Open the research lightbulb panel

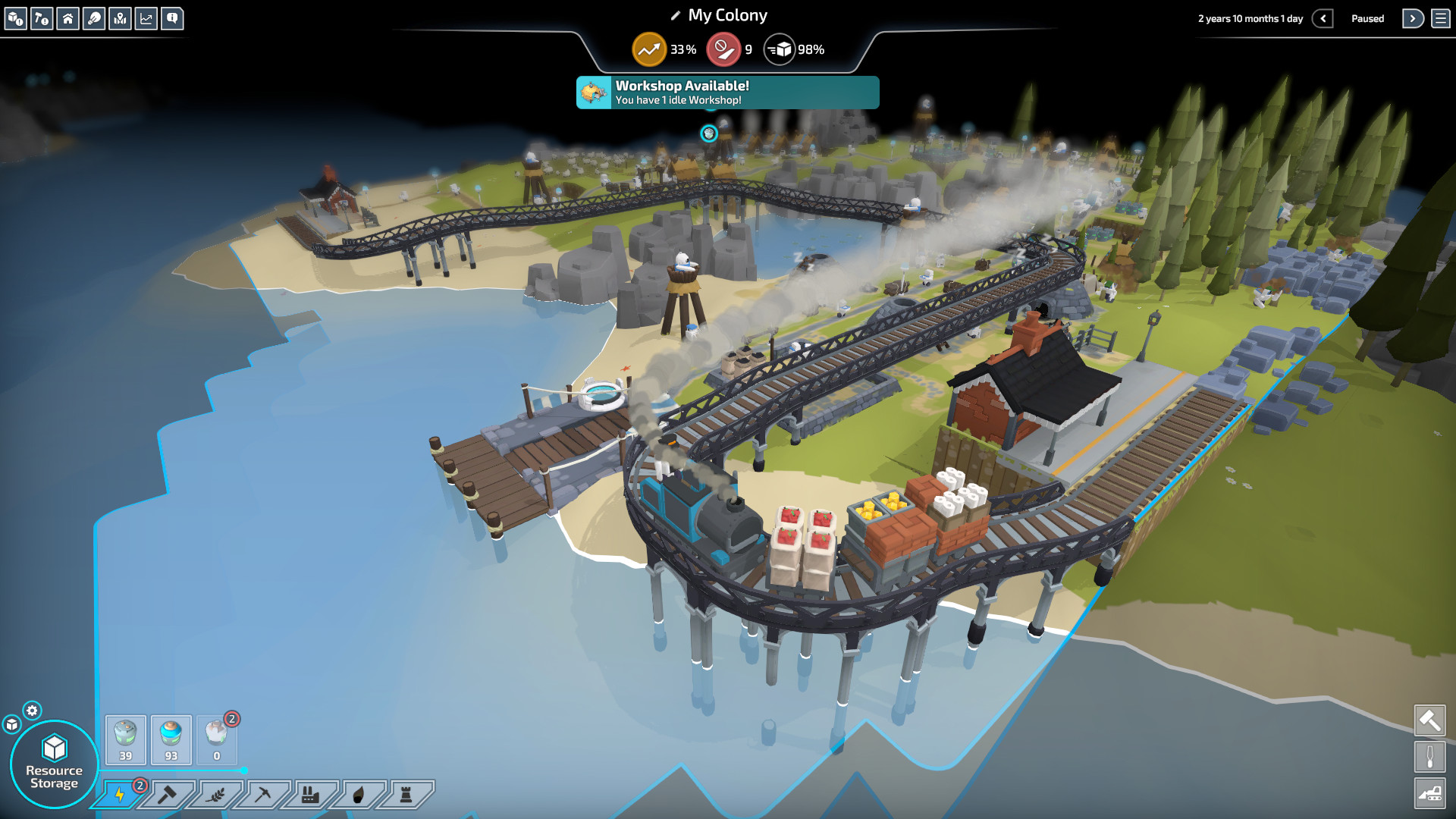pyautogui.click(x=95, y=19)
